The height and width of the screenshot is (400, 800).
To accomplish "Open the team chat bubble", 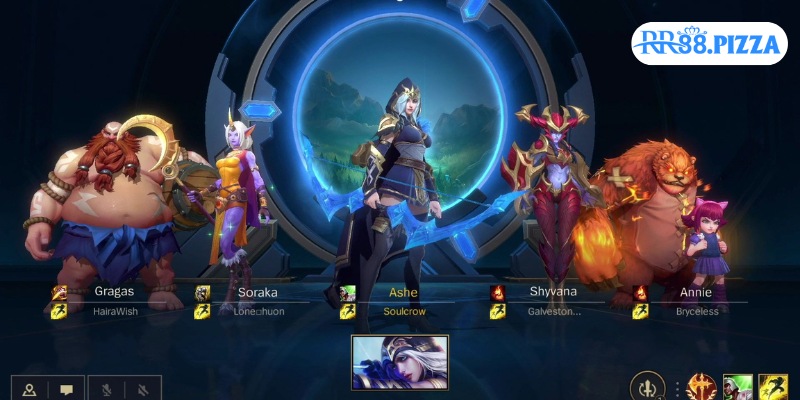I will tap(66, 390).
